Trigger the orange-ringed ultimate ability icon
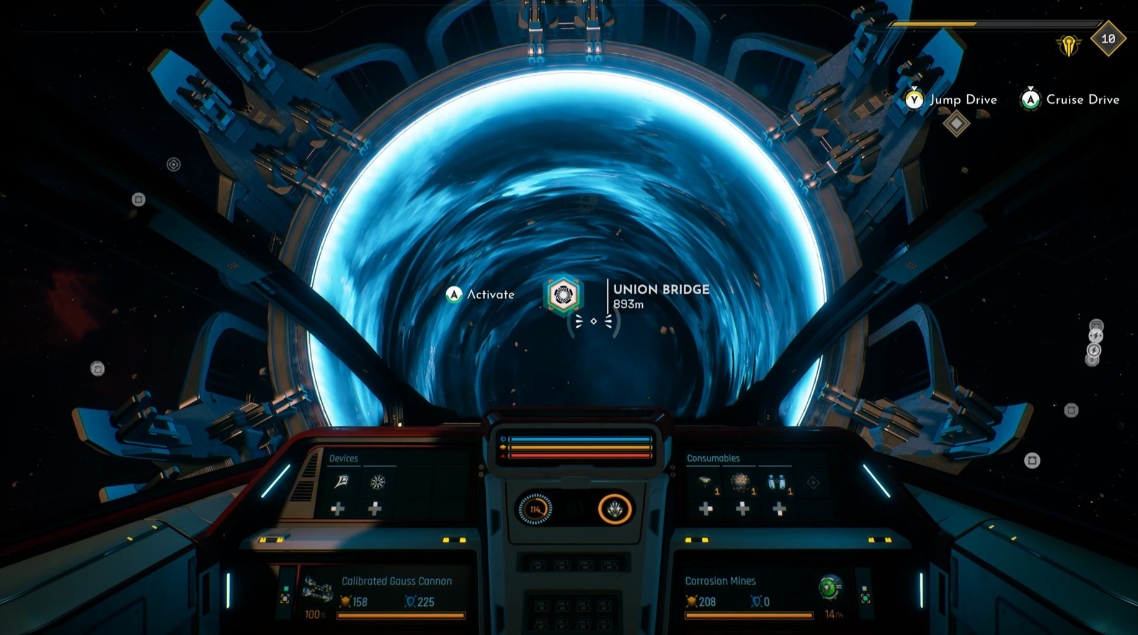This screenshot has width=1138, height=635. point(615,509)
